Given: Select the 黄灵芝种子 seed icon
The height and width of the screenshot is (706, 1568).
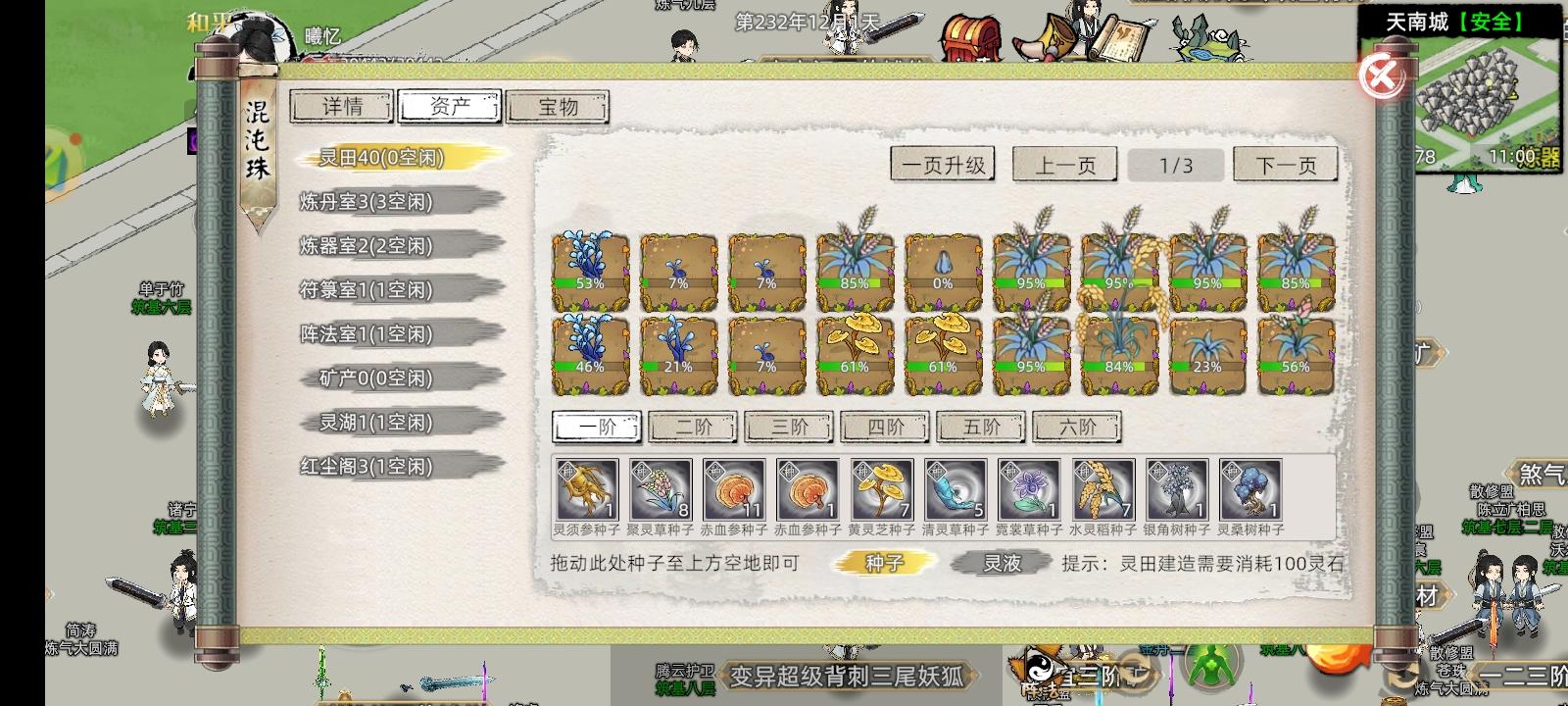Looking at the screenshot, I should [880, 488].
